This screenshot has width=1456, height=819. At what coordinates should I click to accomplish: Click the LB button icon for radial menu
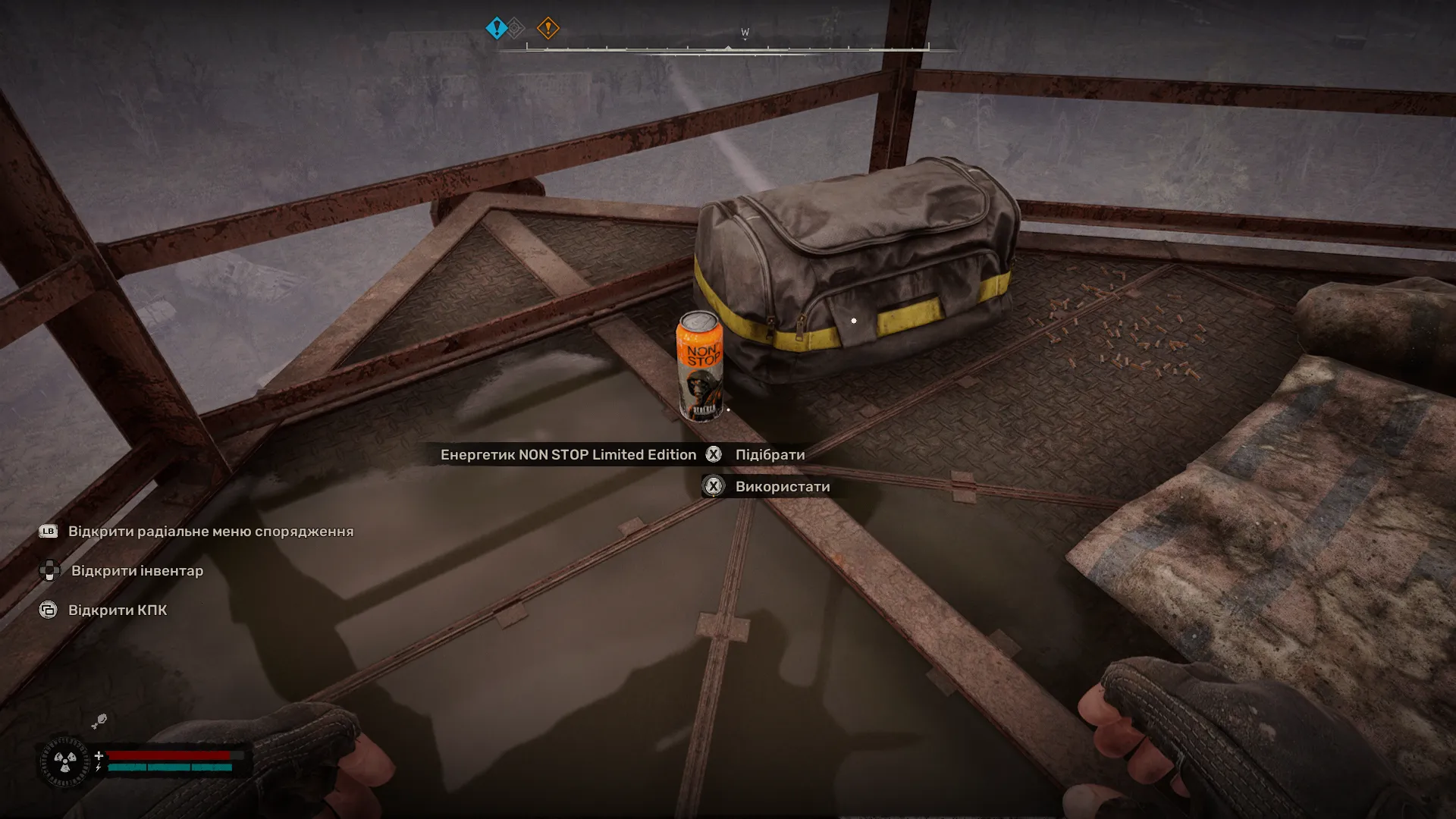tap(48, 532)
